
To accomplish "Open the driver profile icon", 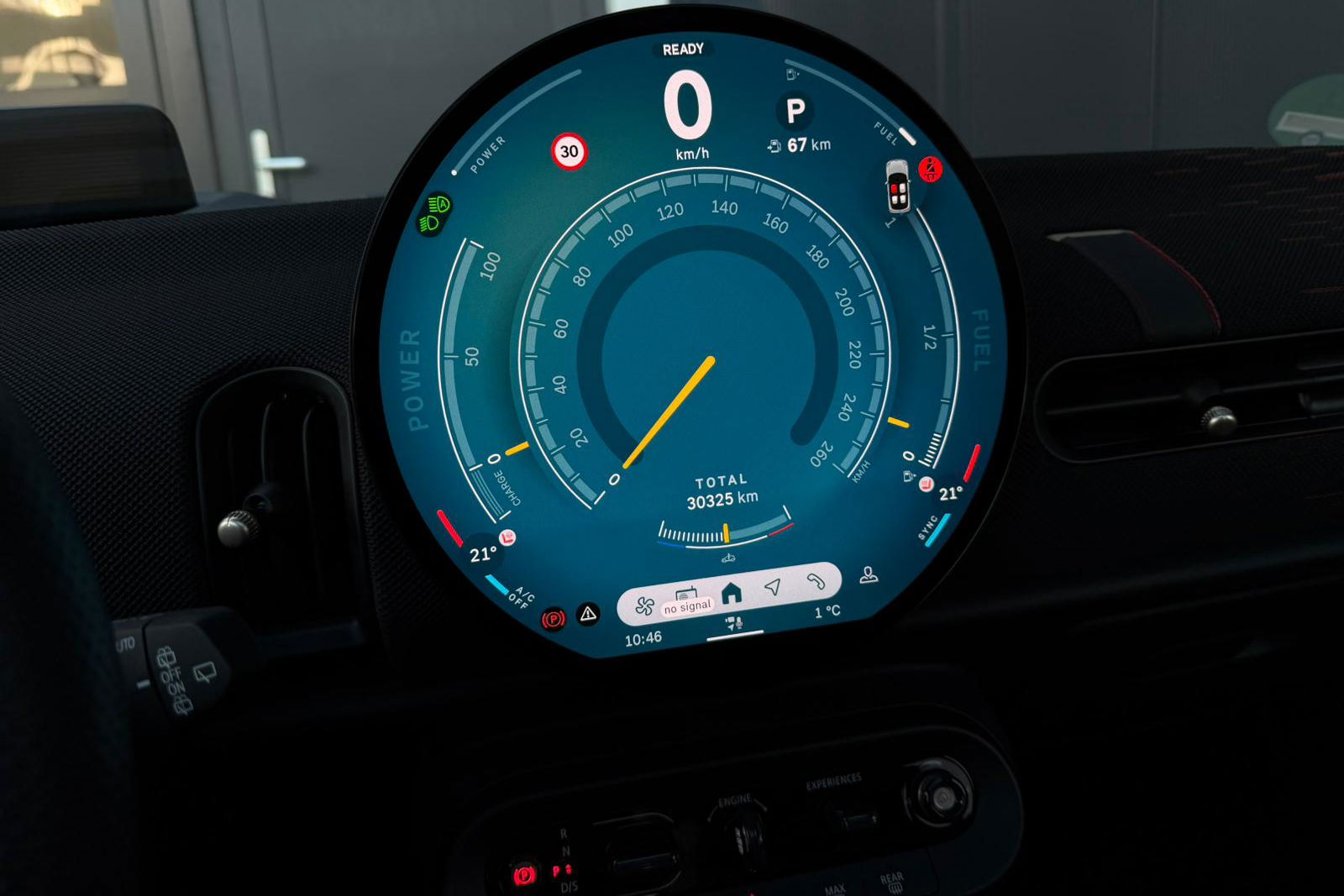I will click(869, 575).
